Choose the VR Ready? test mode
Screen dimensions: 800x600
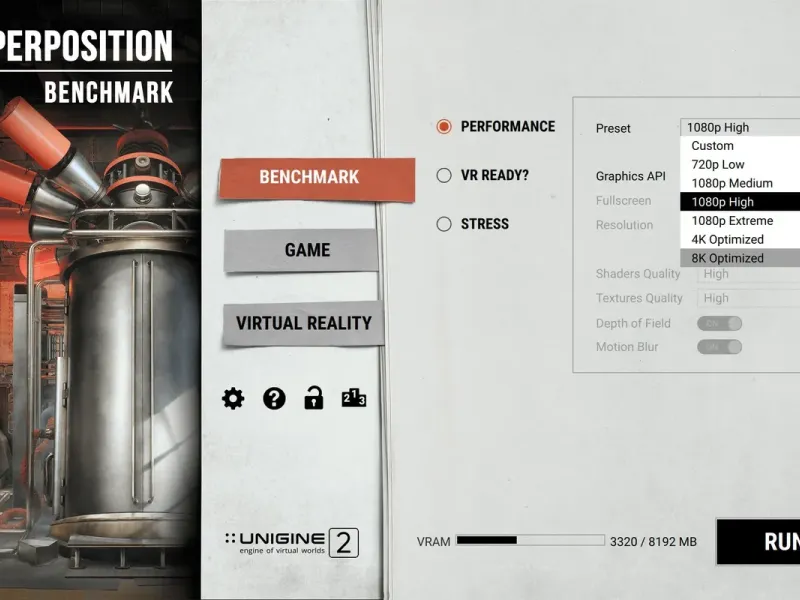coord(444,175)
